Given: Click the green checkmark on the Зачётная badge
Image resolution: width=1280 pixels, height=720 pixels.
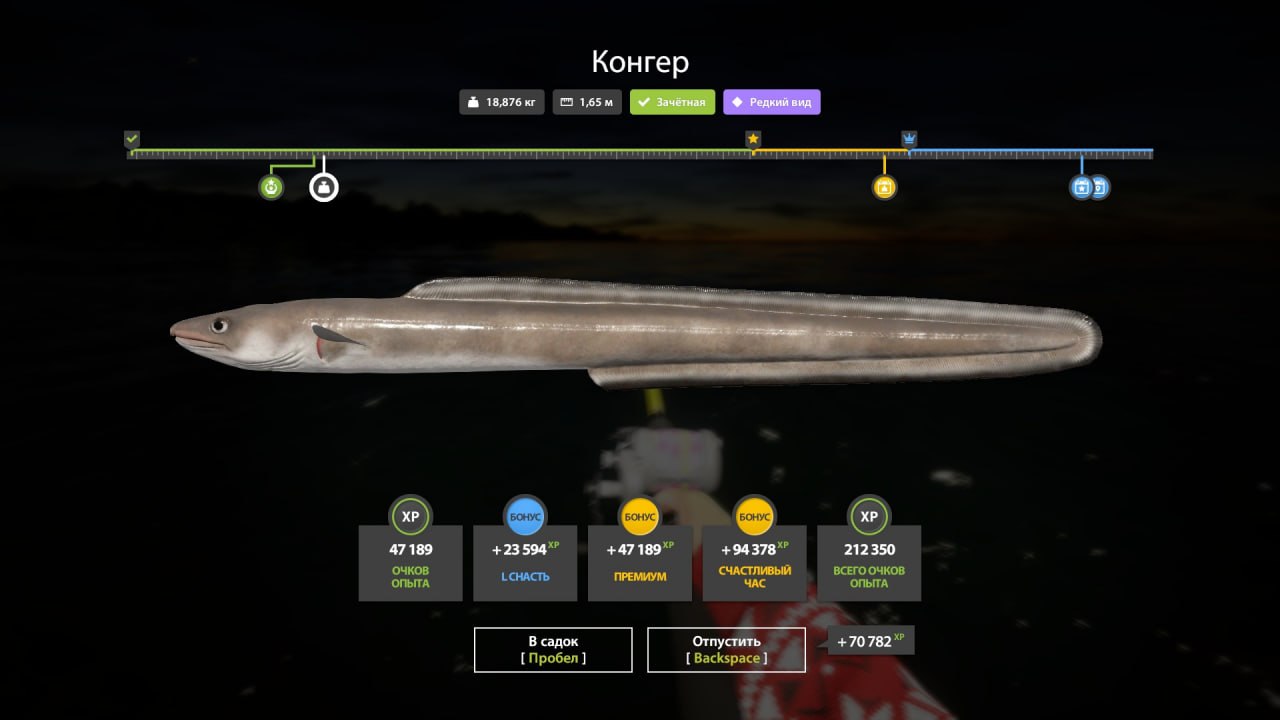Looking at the screenshot, I should point(642,101).
